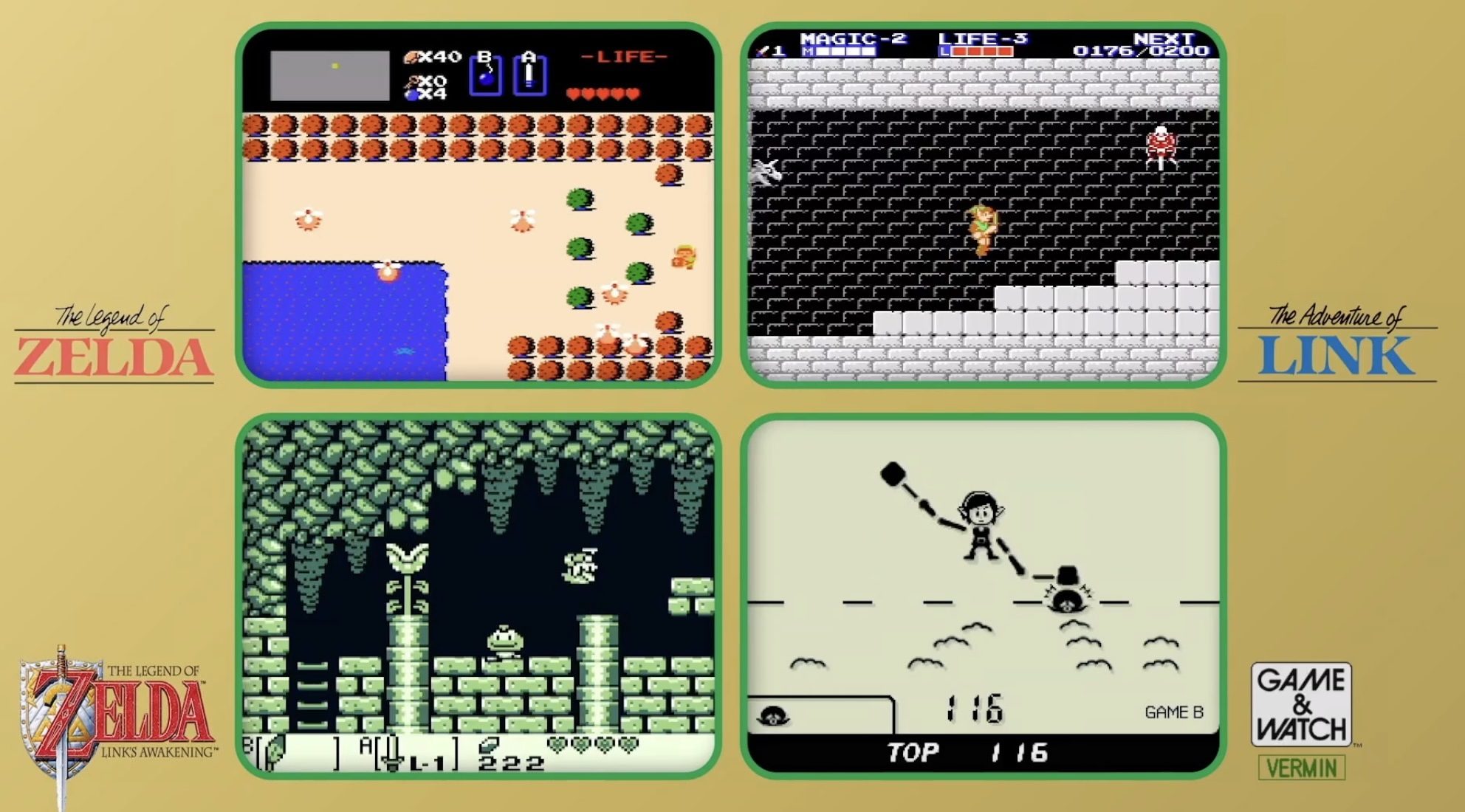
Task: Switch to the -LIFE- header label
Action: click(x=620, y=57)
